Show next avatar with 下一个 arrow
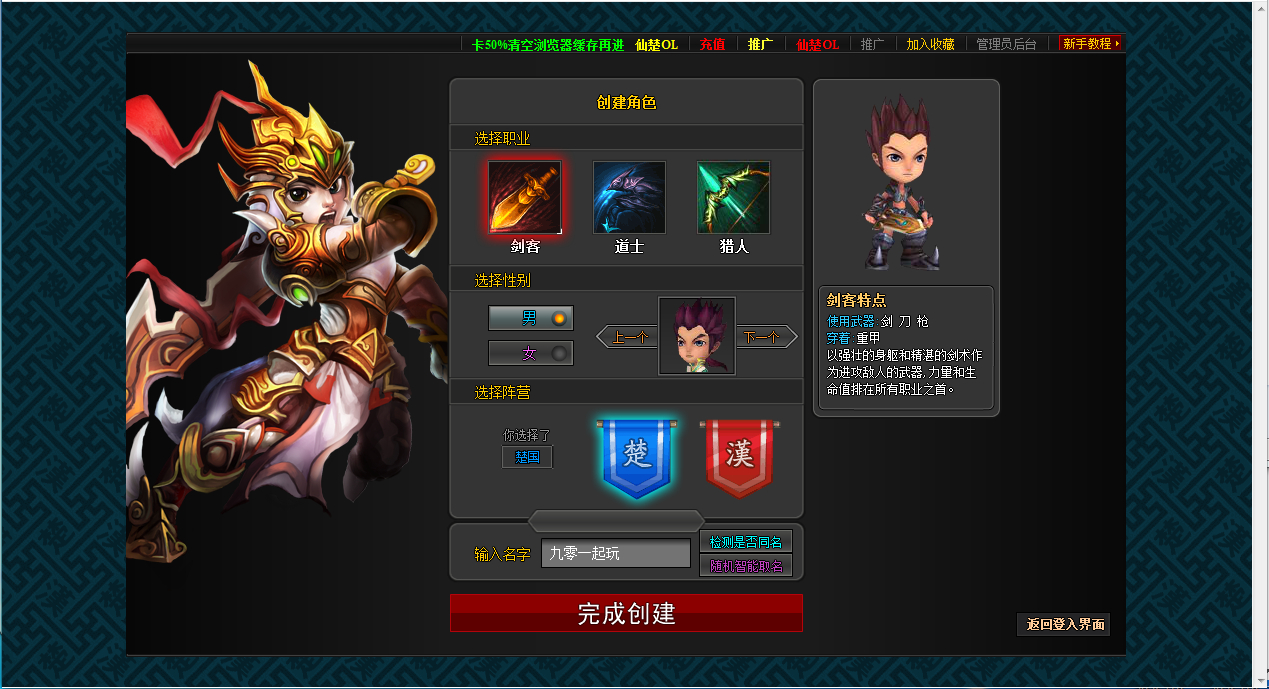Viewport: 1269px width, 689px height. (x=766, y=338)
